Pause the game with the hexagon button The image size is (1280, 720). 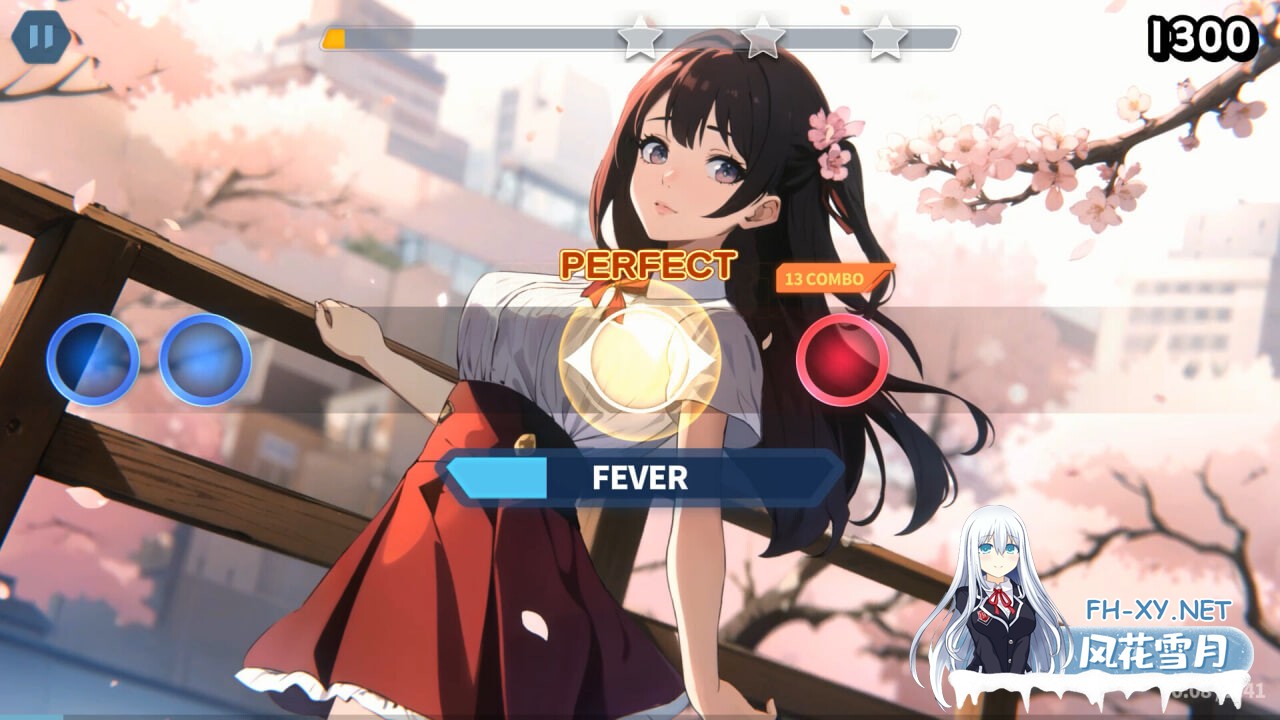click(x=41, y=38)
